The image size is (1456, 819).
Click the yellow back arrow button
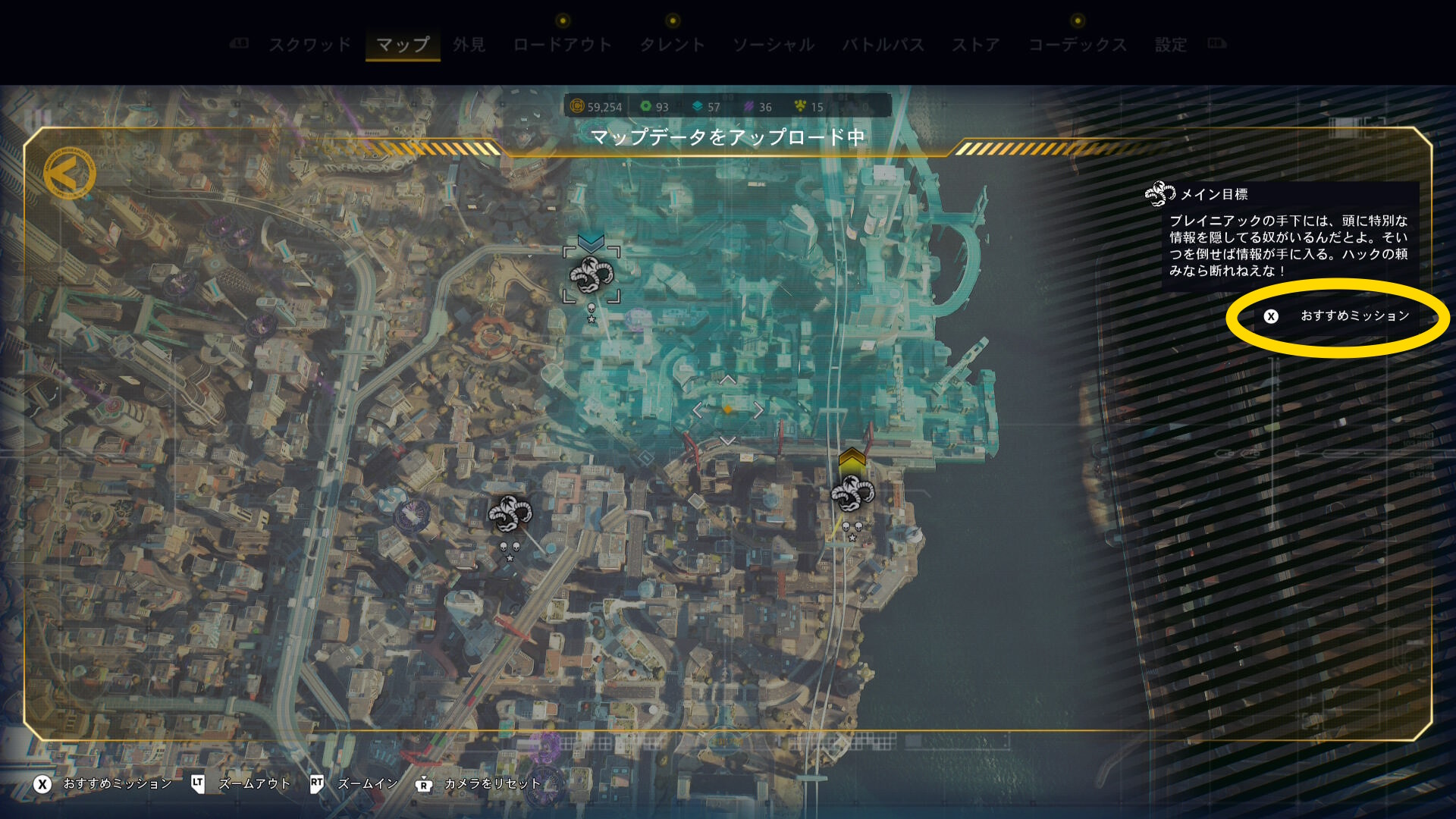69,174
